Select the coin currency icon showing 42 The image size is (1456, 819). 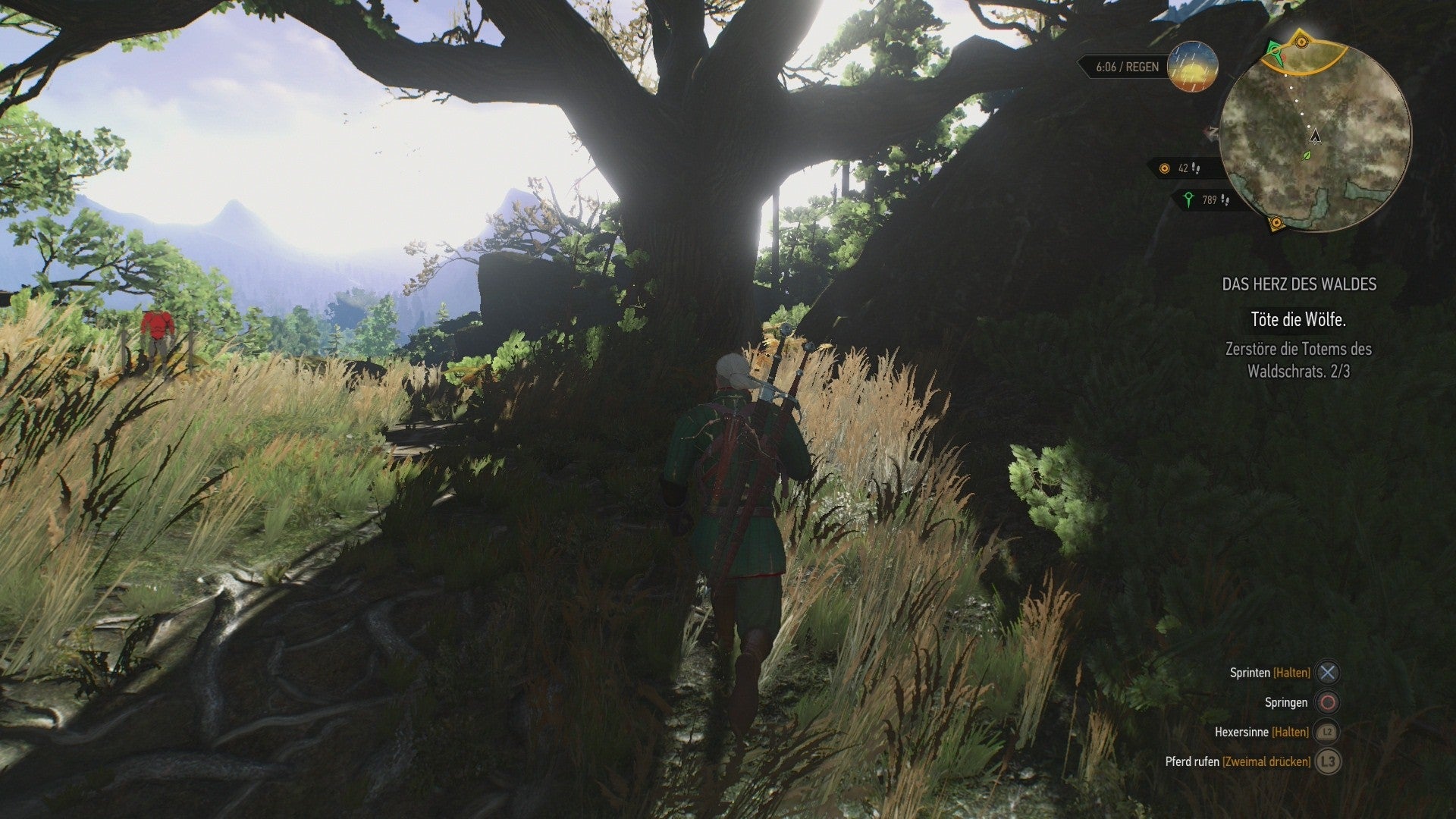pyautogui.click(x=1164, y=169)
